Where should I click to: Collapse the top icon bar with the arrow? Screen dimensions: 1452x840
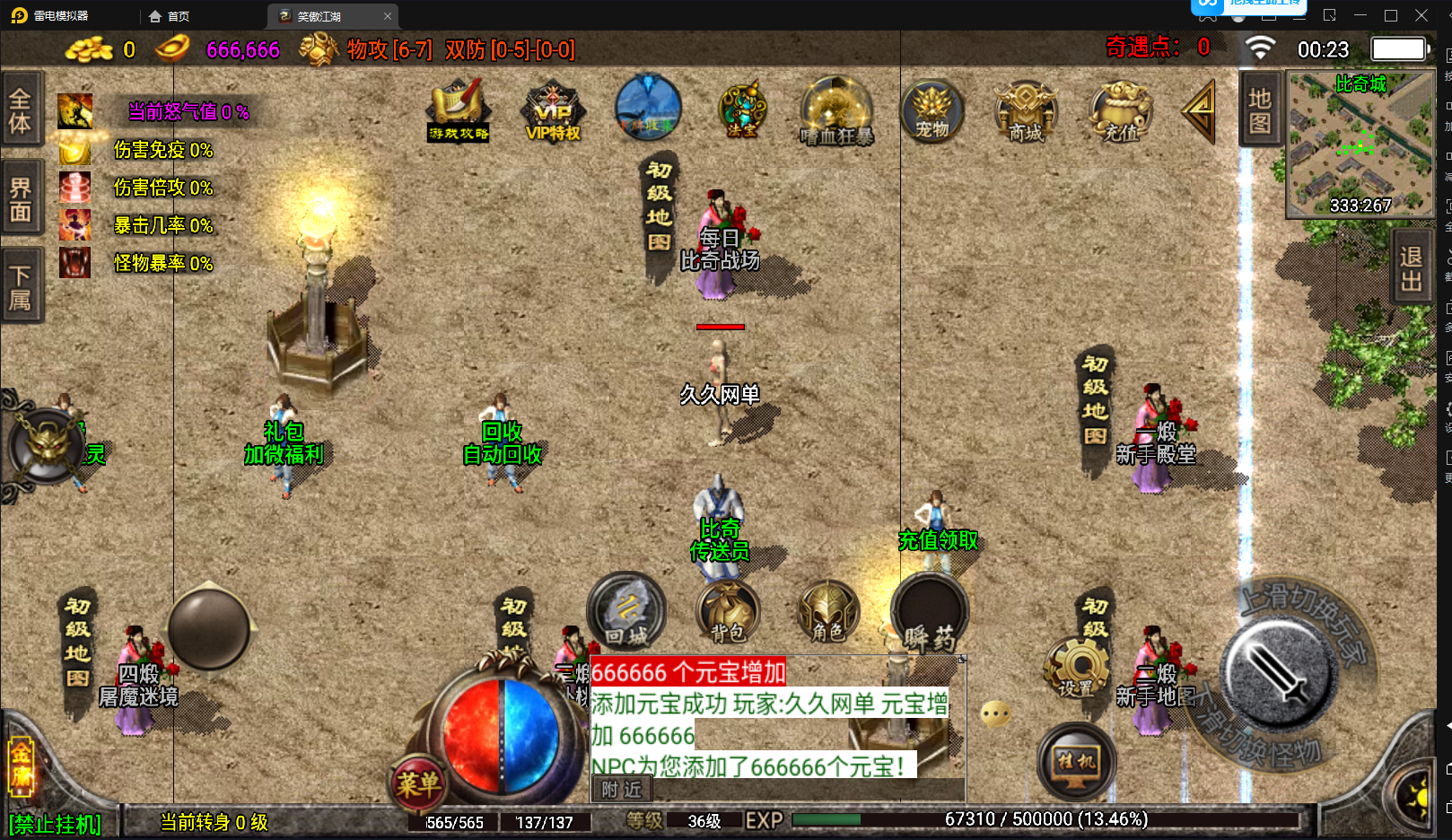click(1199, 111)
